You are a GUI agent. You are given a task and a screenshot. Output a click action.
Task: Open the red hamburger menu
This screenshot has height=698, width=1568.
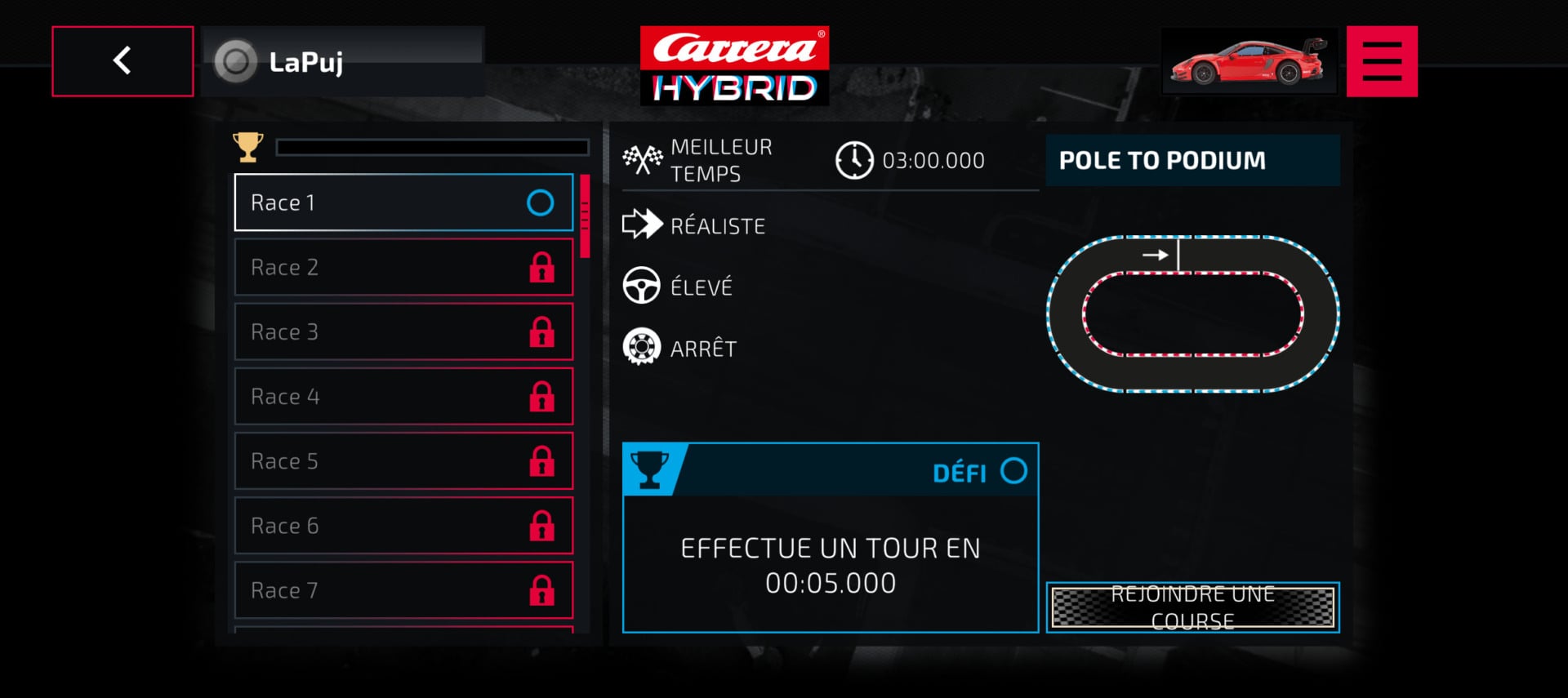pos(1382,61)
